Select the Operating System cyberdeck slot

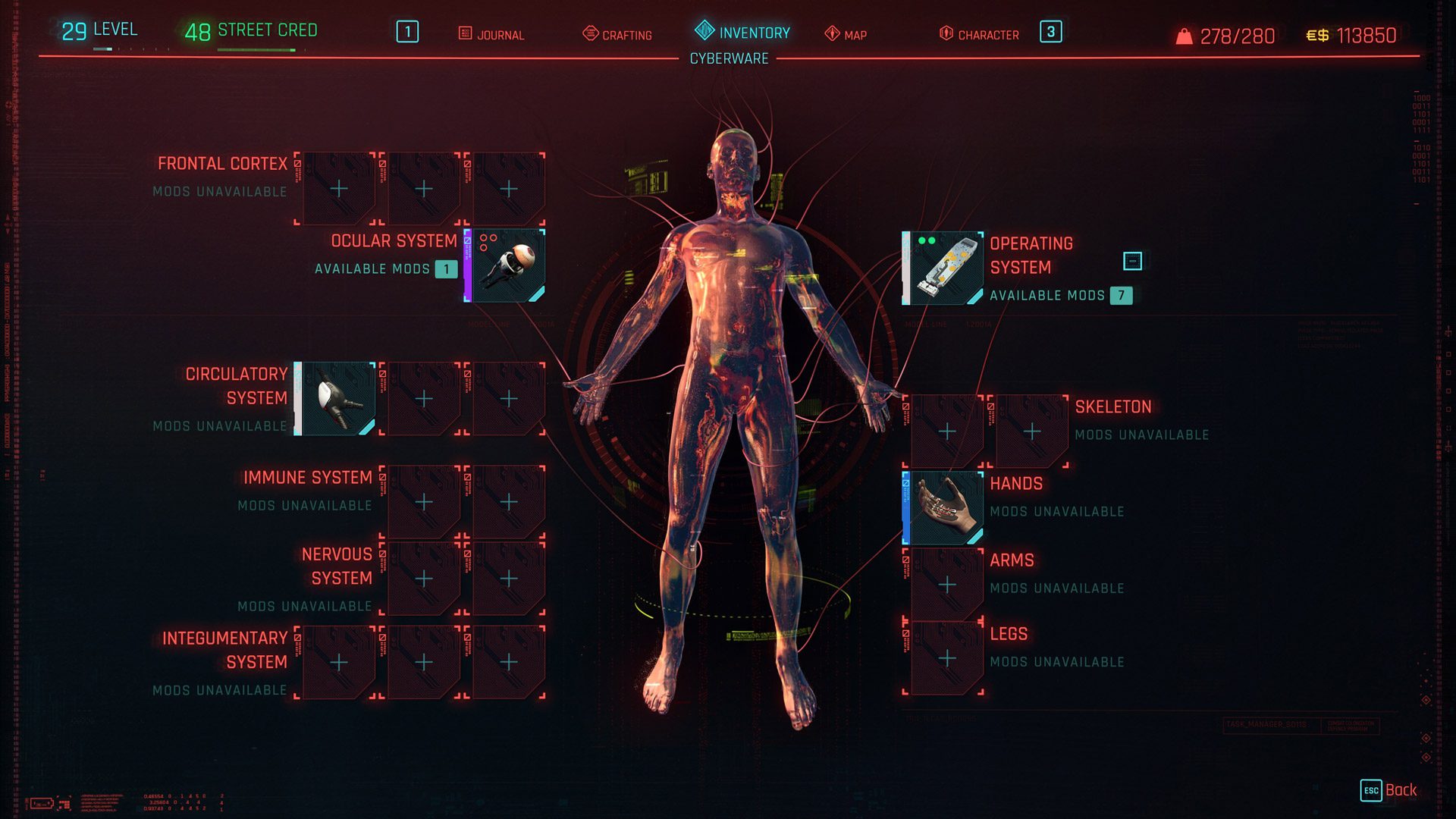(x=943, y=268)
